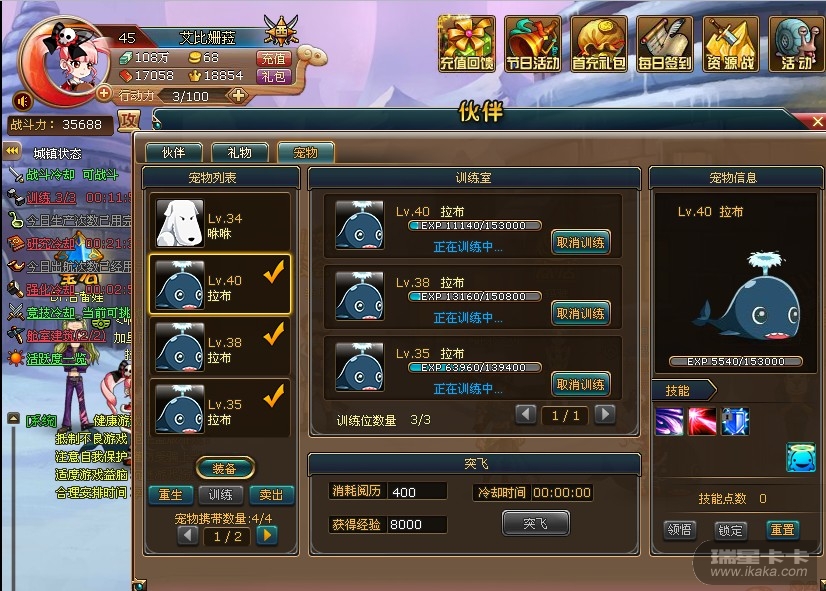Viewport: 826px width, 591px height.
Task: Click the 卖出 sell button
Action: [270, 495]
